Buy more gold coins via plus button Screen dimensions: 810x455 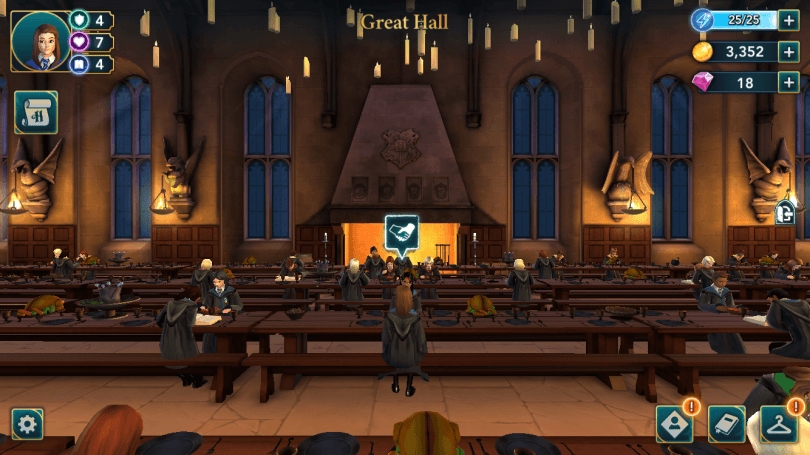tap(789, 52)
